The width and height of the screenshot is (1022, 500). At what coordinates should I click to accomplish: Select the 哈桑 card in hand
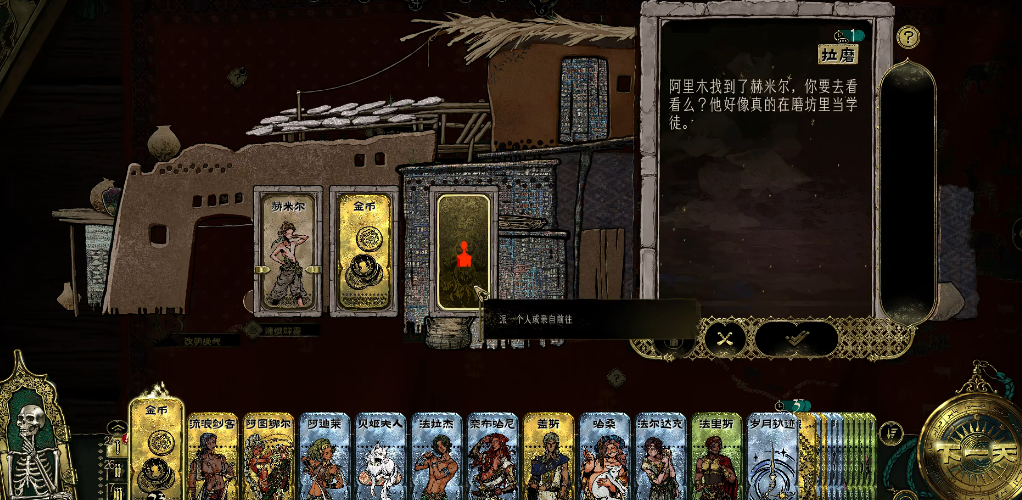point(604,457)
